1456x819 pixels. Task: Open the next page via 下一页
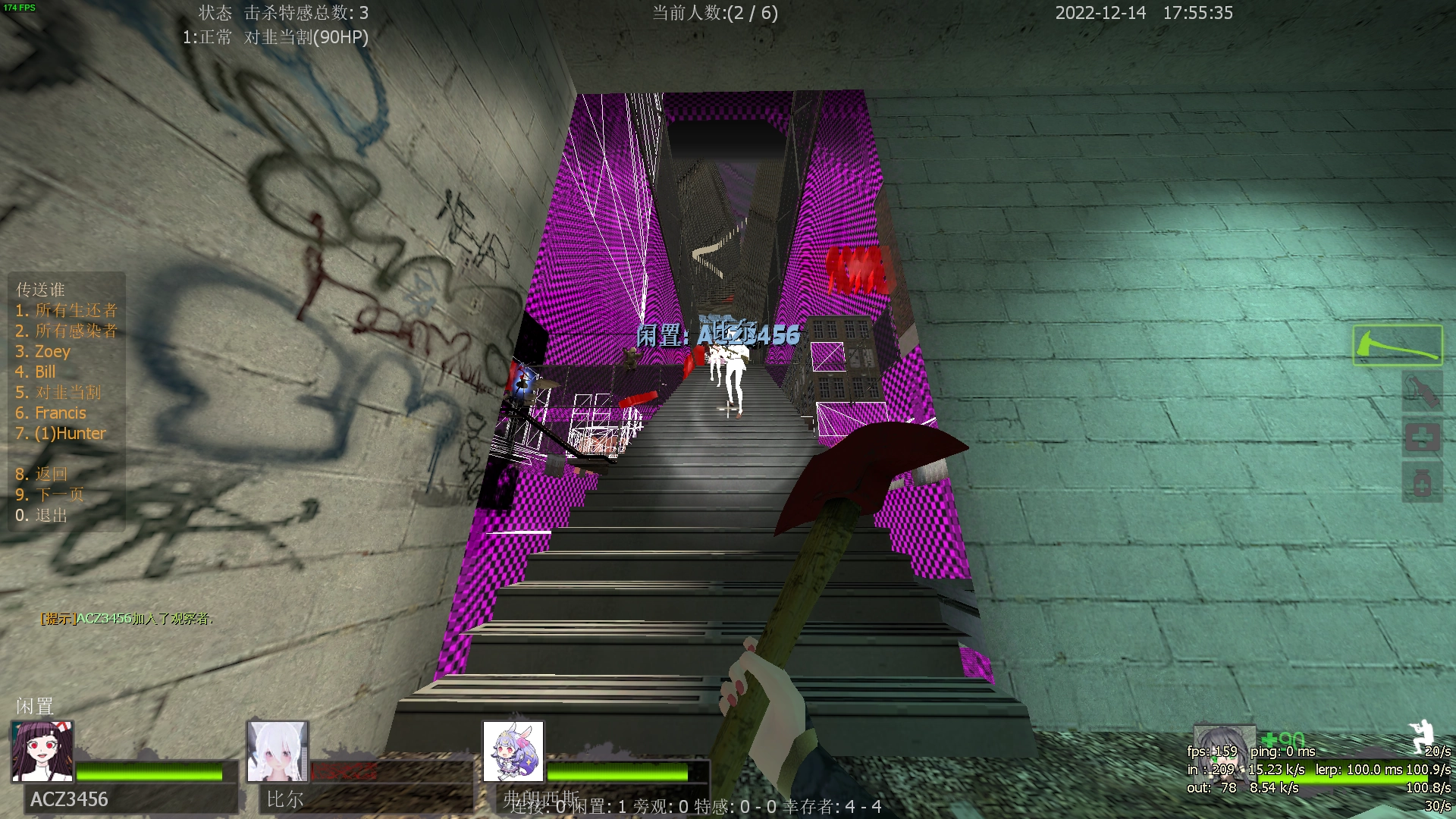click(x=50, y=494)
